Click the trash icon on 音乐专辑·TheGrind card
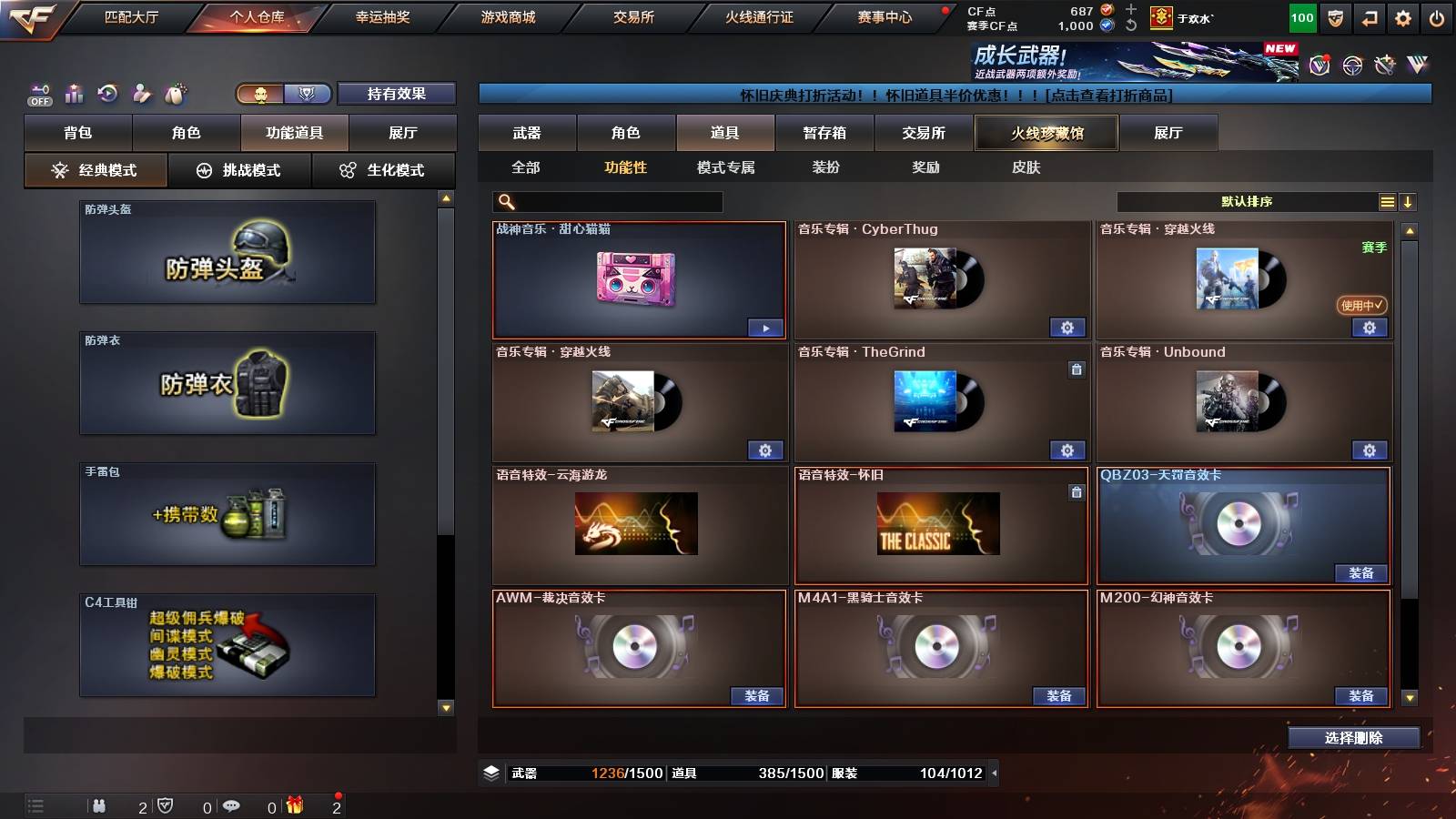1456x819 pixels. [1077, 368]
